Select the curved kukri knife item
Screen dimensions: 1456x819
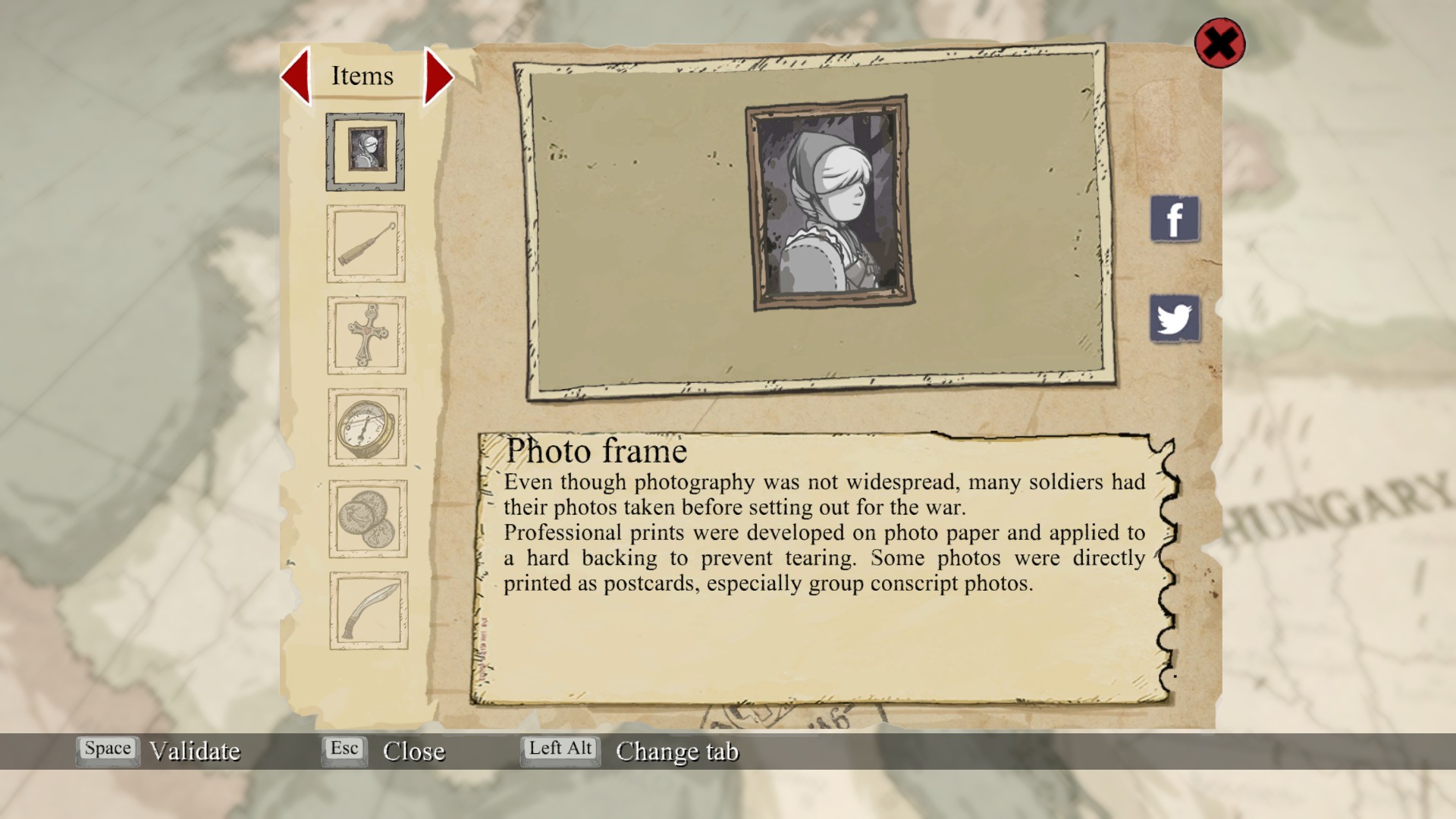click(x=369, y=610)
